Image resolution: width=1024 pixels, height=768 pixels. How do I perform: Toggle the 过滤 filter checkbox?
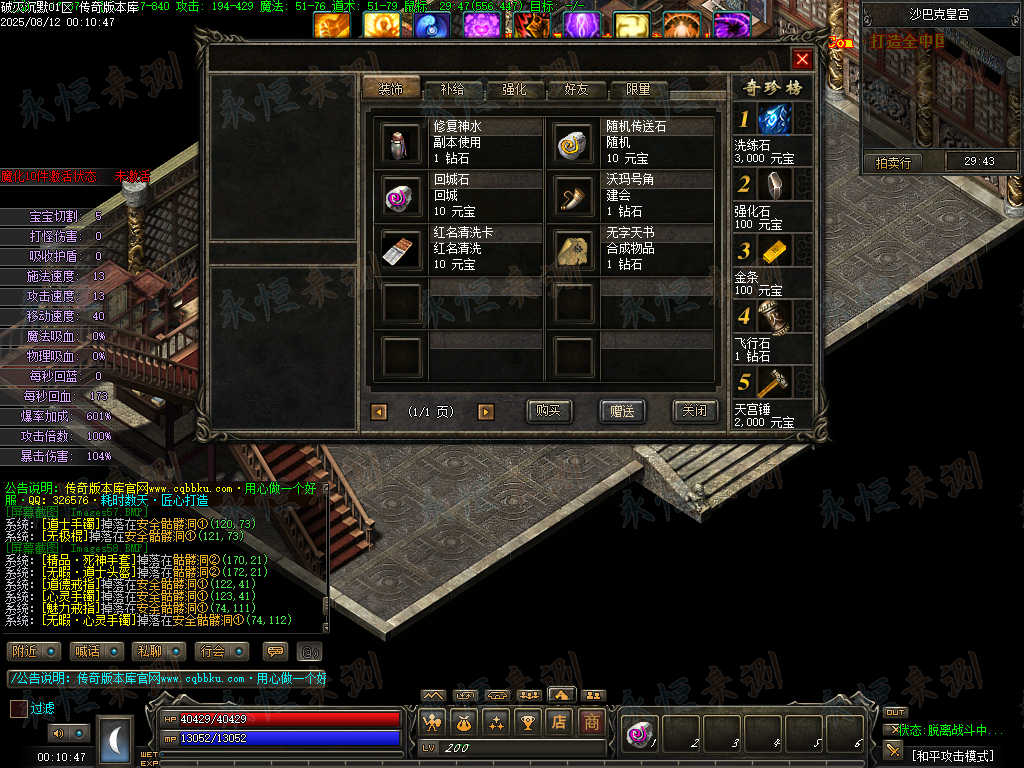click(x=19, y=708)
